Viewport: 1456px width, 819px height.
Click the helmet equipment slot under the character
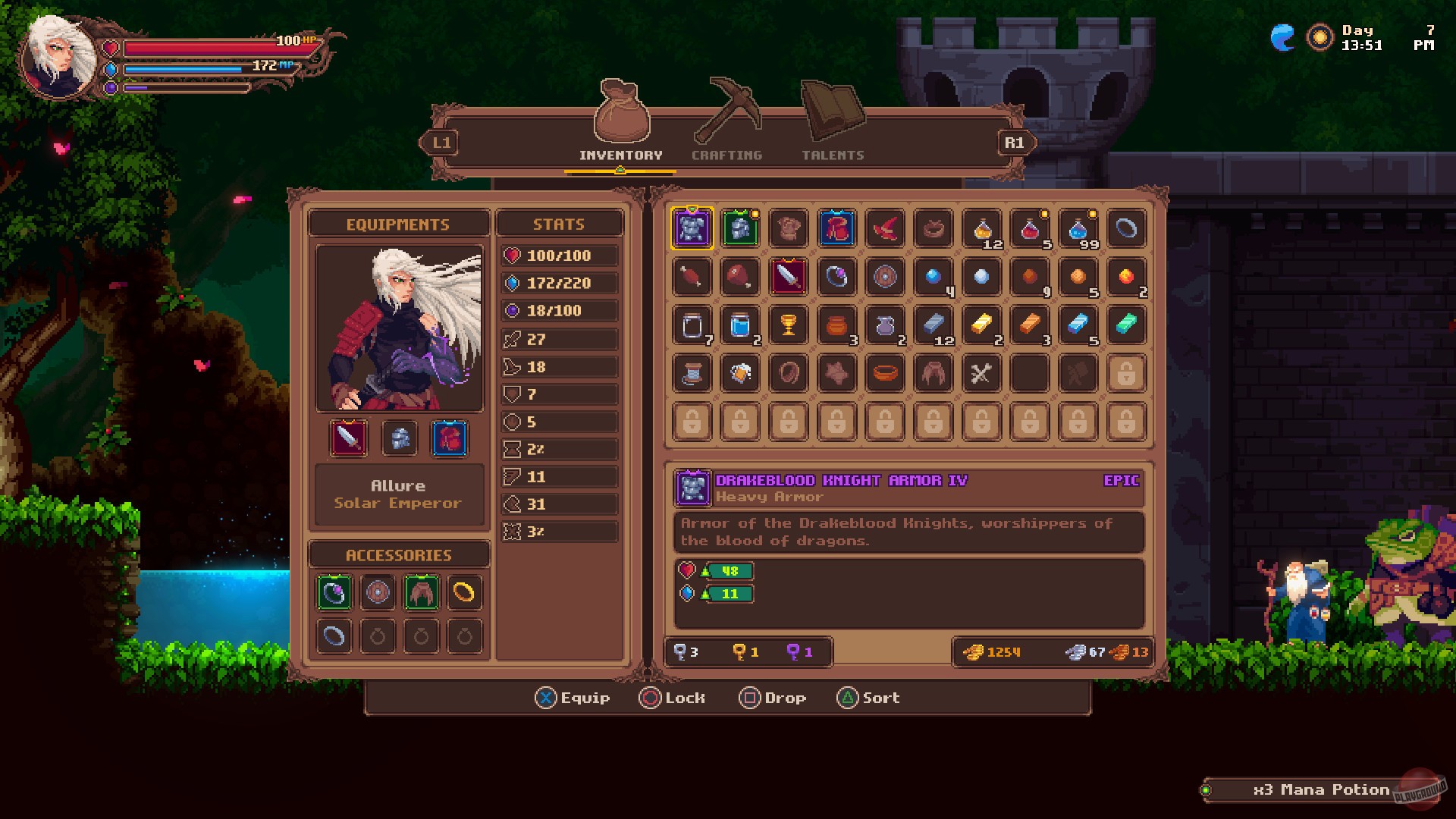(399, 438)
